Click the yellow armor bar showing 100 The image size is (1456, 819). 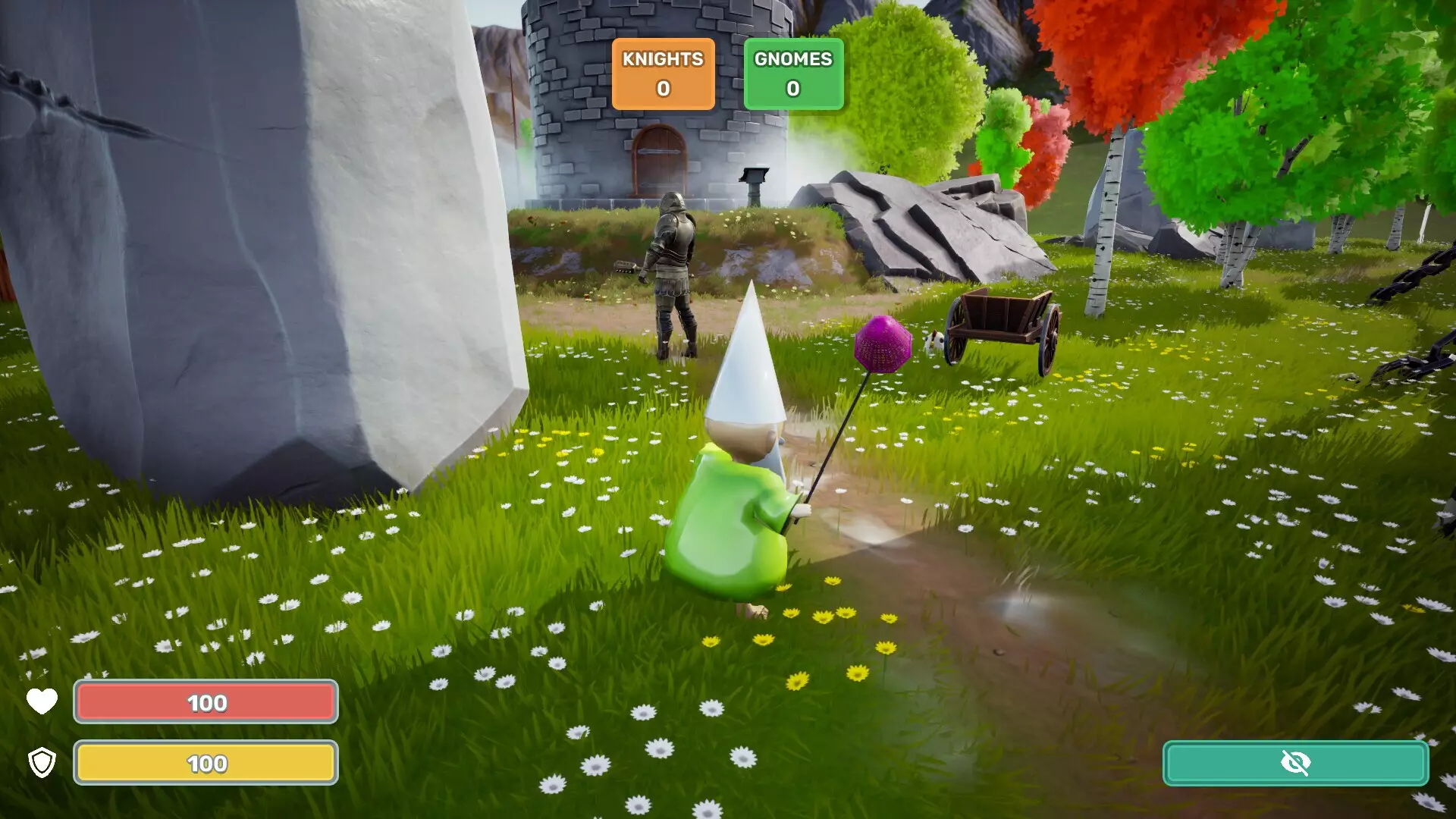click(205, 764)
